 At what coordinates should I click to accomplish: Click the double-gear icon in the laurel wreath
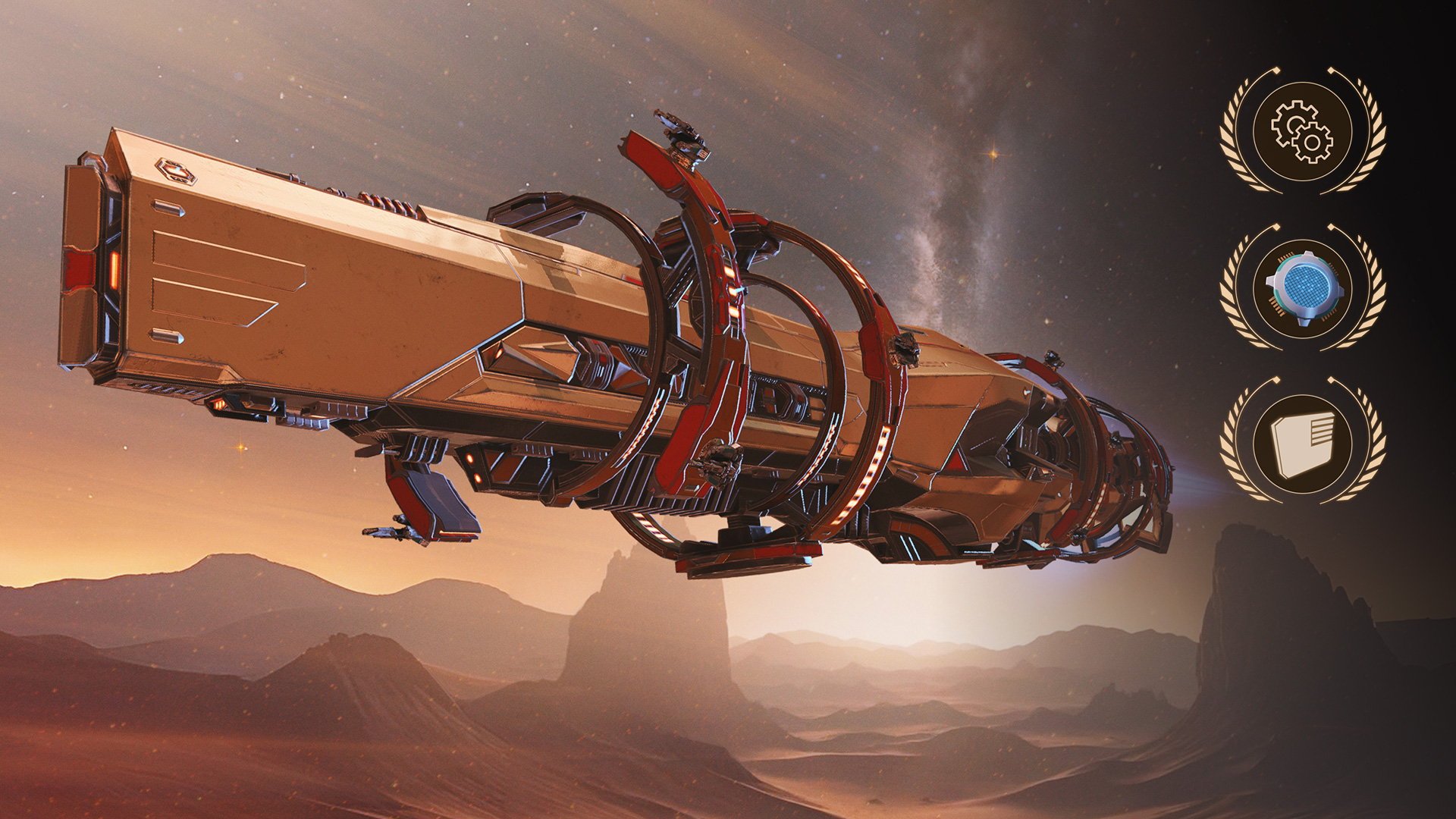tap(1302, 131)
